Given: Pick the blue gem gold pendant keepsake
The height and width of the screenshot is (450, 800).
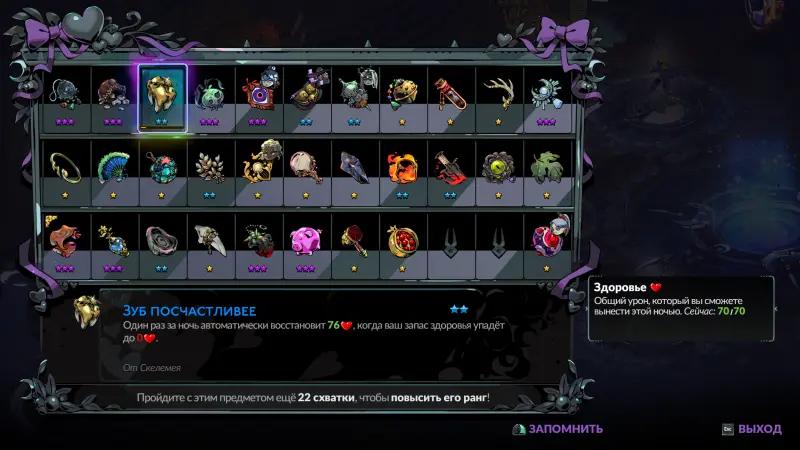Looking at the screenshot, I should [x=114, y=239].
